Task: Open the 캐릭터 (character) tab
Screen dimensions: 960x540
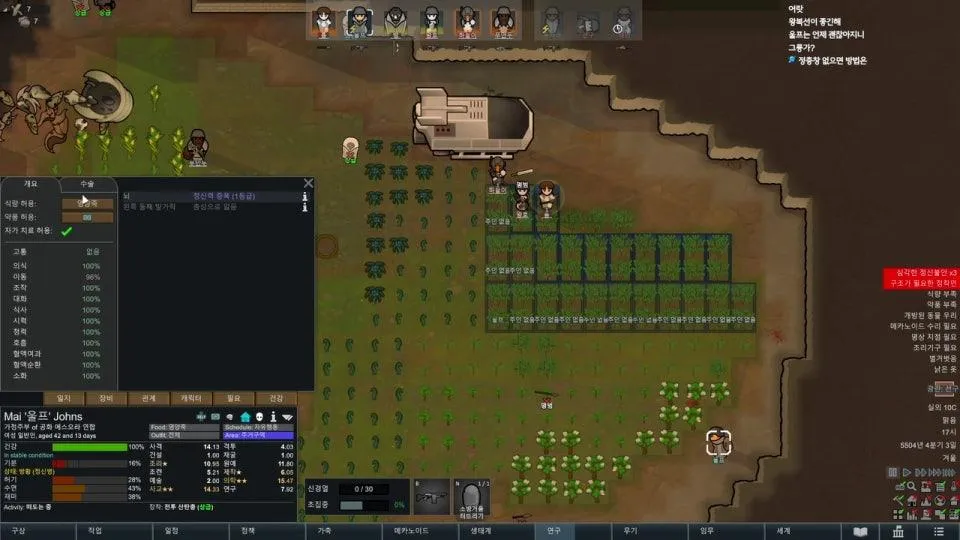Action: pyautogui.click(x=191, y=398)
